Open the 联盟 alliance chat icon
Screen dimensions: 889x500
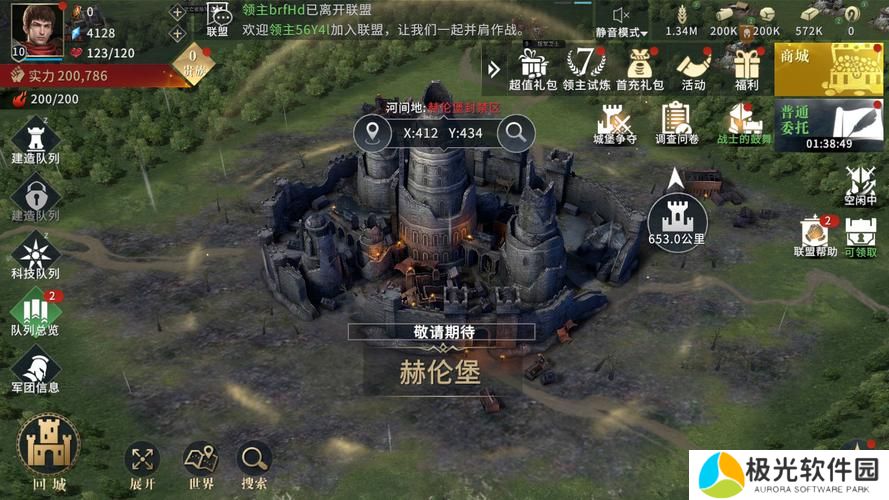point(217,18)
